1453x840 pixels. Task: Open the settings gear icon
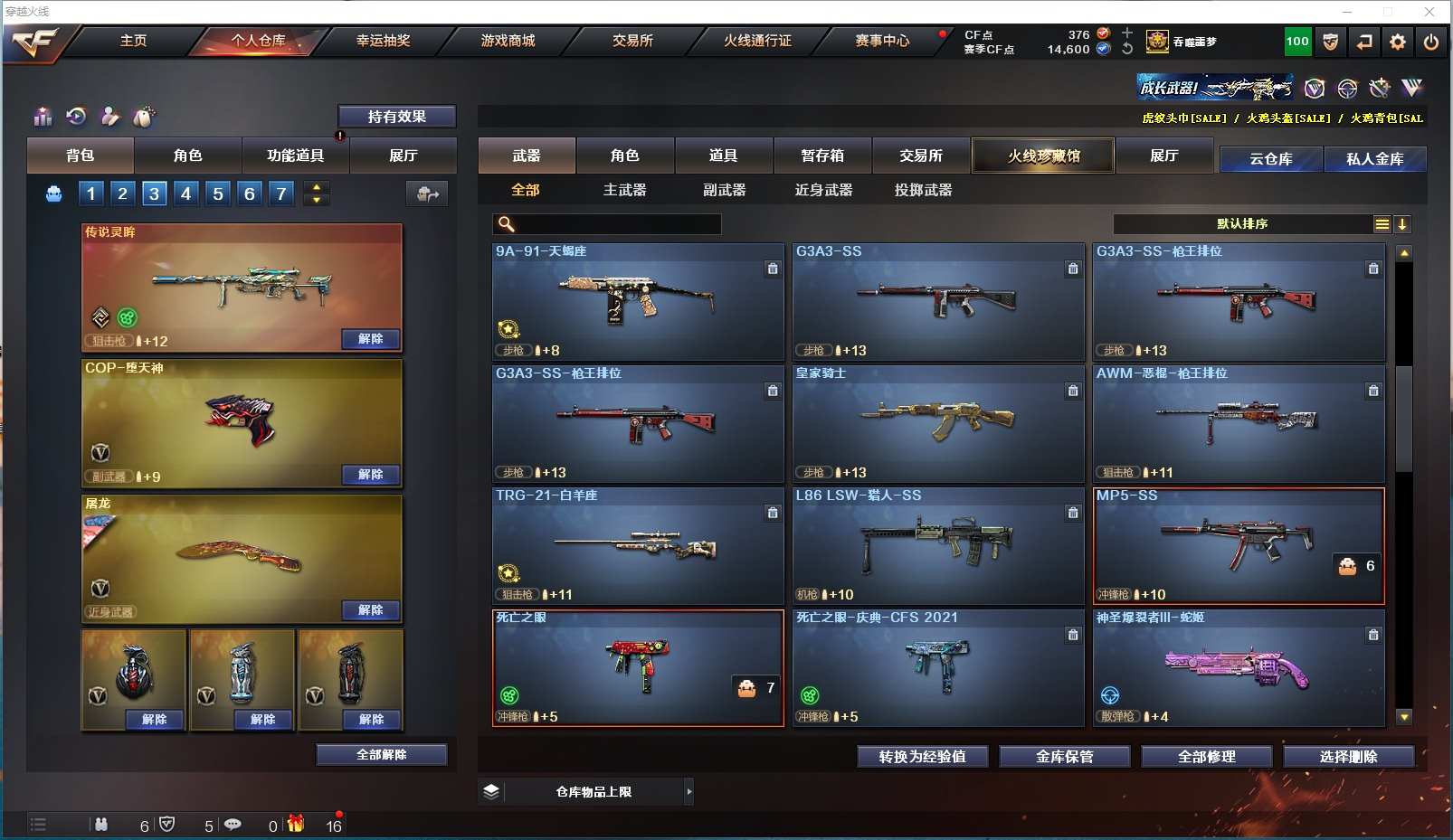[x=1398, y=42]
